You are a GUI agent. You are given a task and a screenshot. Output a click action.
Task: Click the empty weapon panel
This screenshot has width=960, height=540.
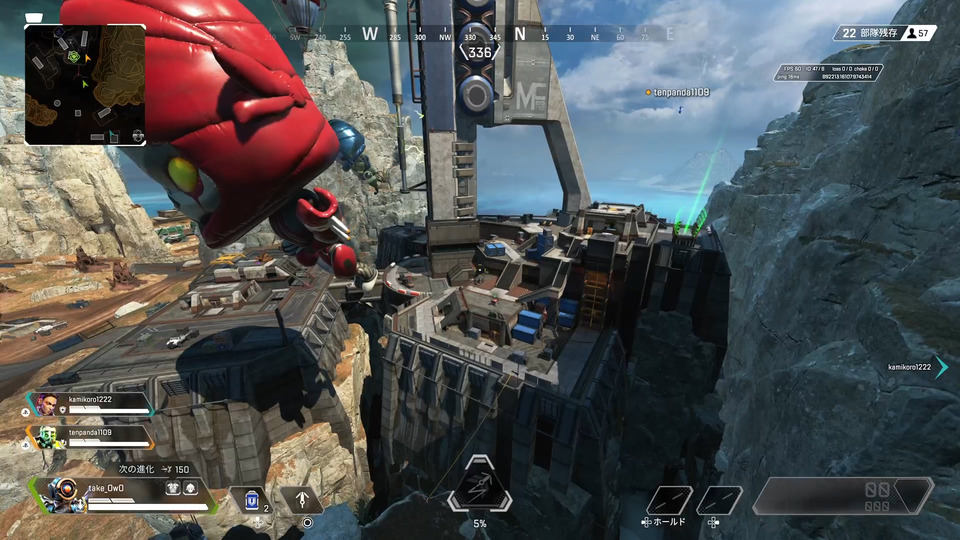842,496
